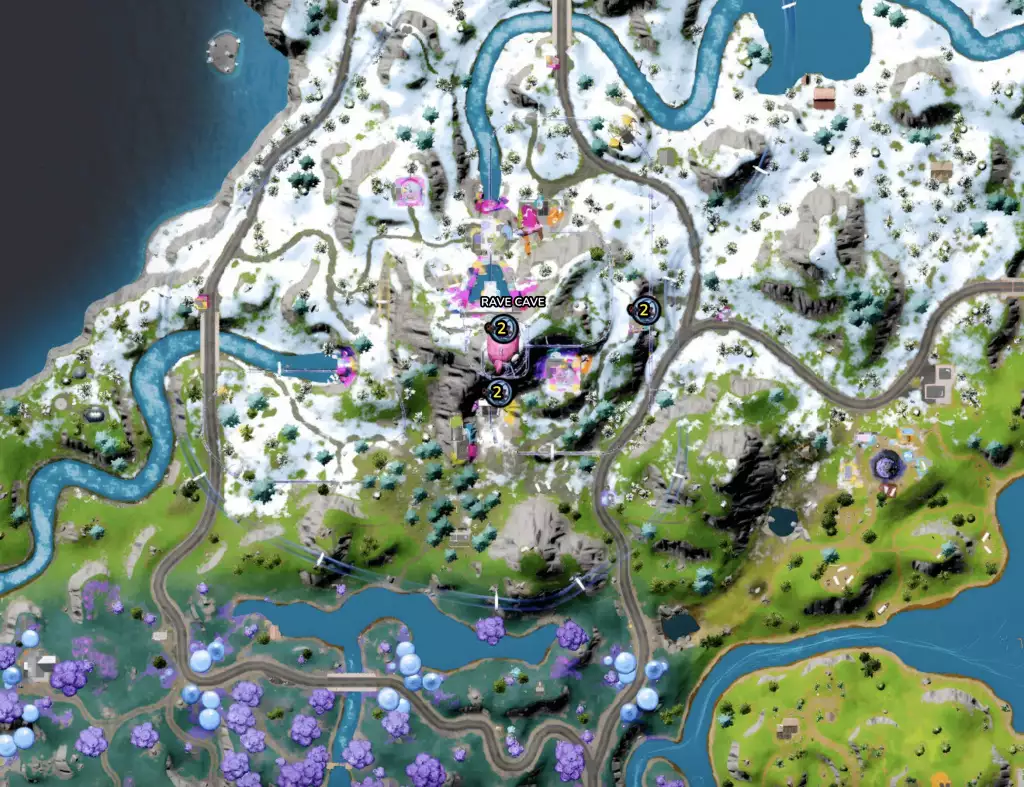
Task: Choose the 2 marker below the pink llama
Action: coord(496,392)
